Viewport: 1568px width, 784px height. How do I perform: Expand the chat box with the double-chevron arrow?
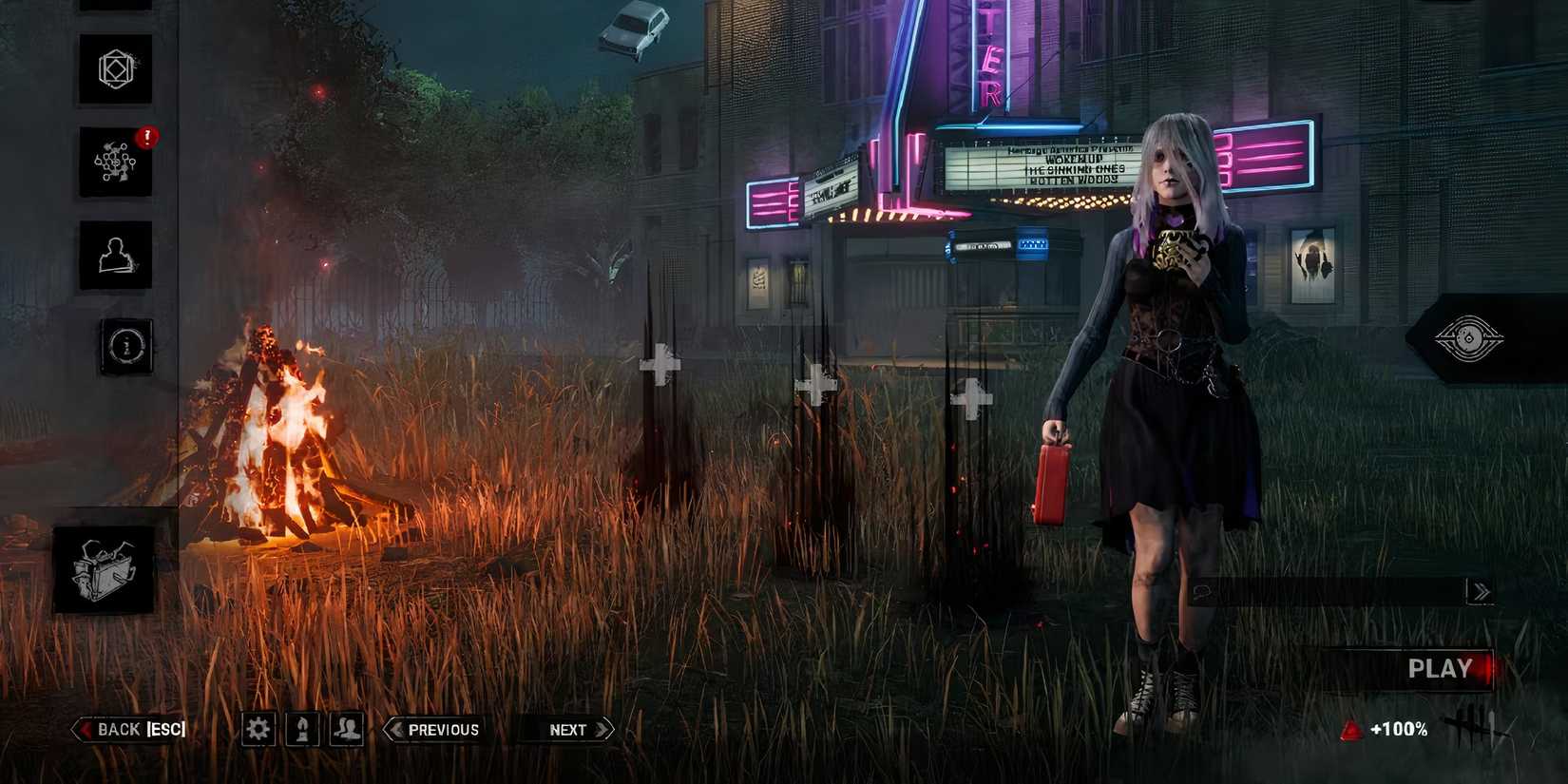(x=1480, y=589)
